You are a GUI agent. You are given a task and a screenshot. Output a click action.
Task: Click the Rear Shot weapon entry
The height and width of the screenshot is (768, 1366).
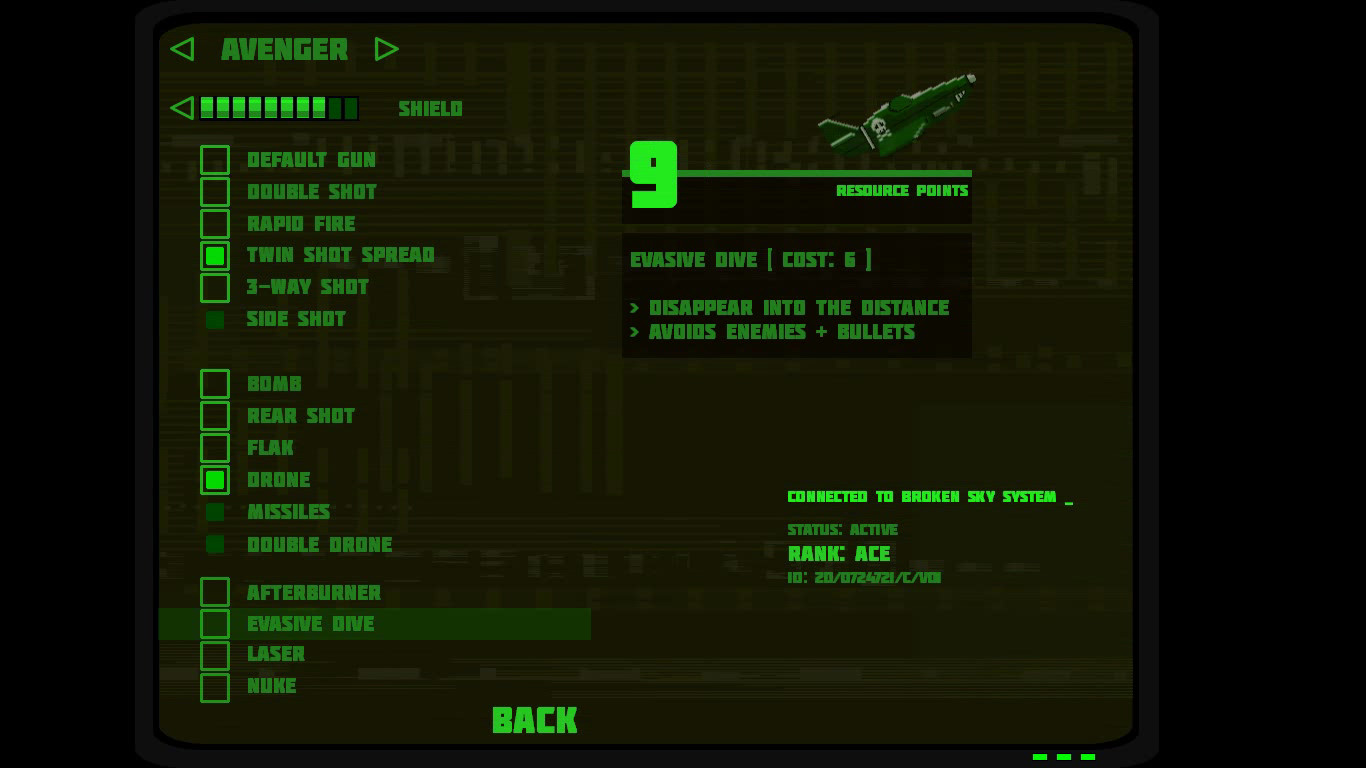coord(300,416)
